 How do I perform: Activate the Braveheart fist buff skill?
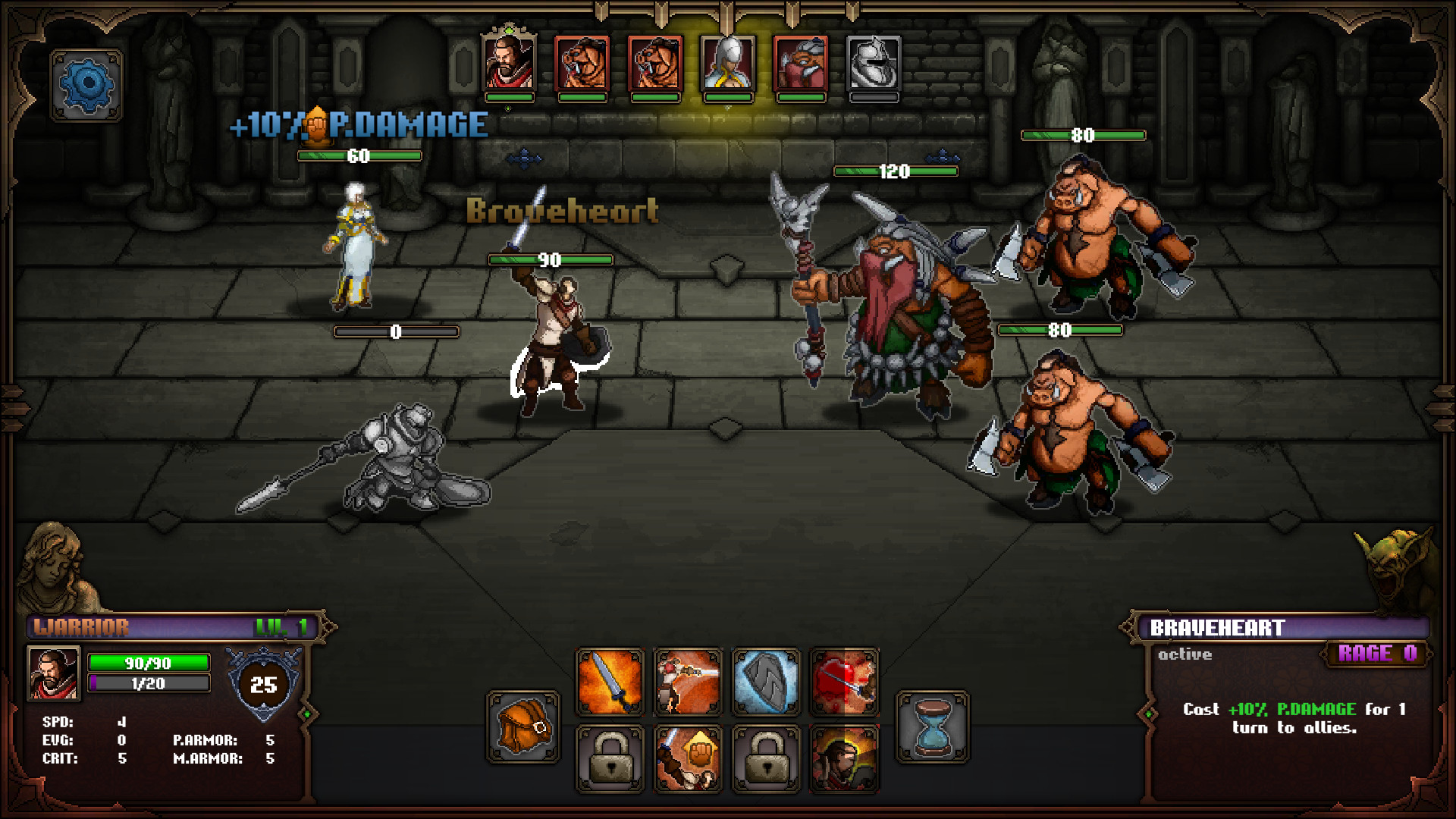(689, 758)
